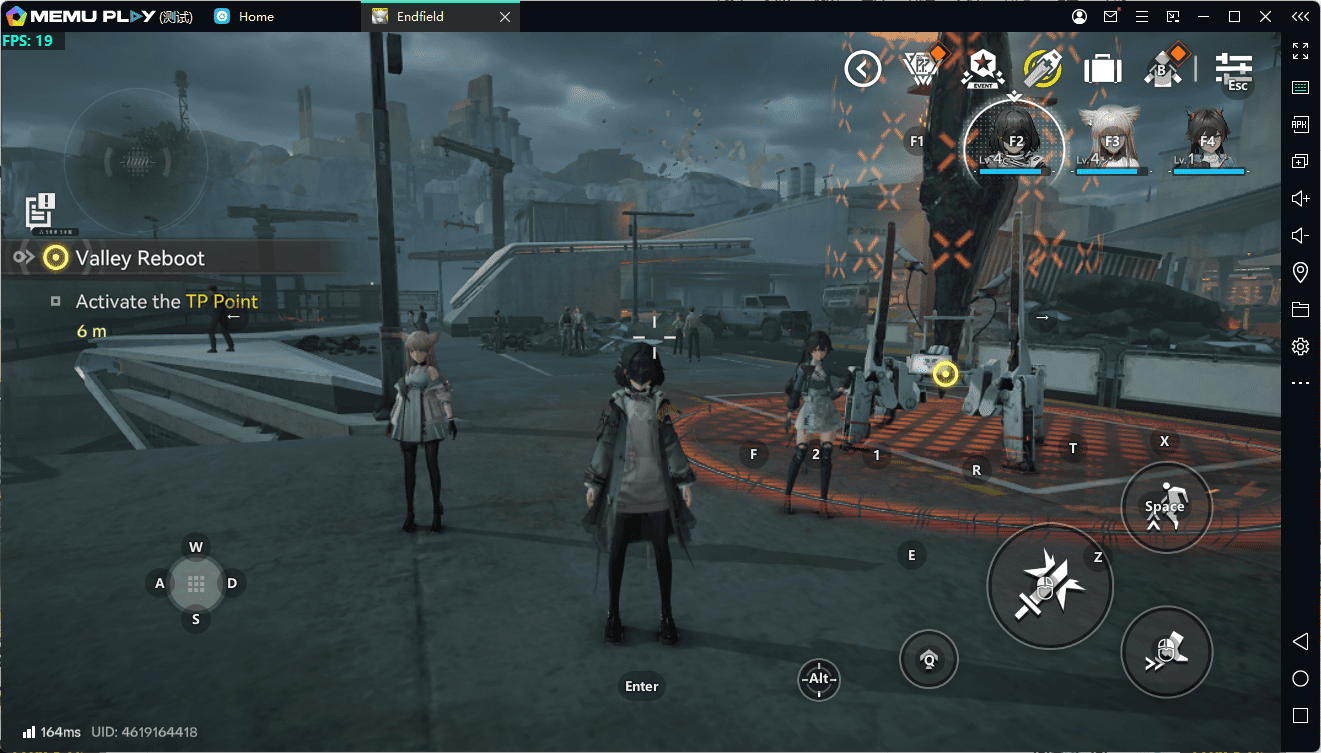Tap the jump running-figure button
The width and height of the screenshot is (1321, 753).
(x=1166, y=507)
